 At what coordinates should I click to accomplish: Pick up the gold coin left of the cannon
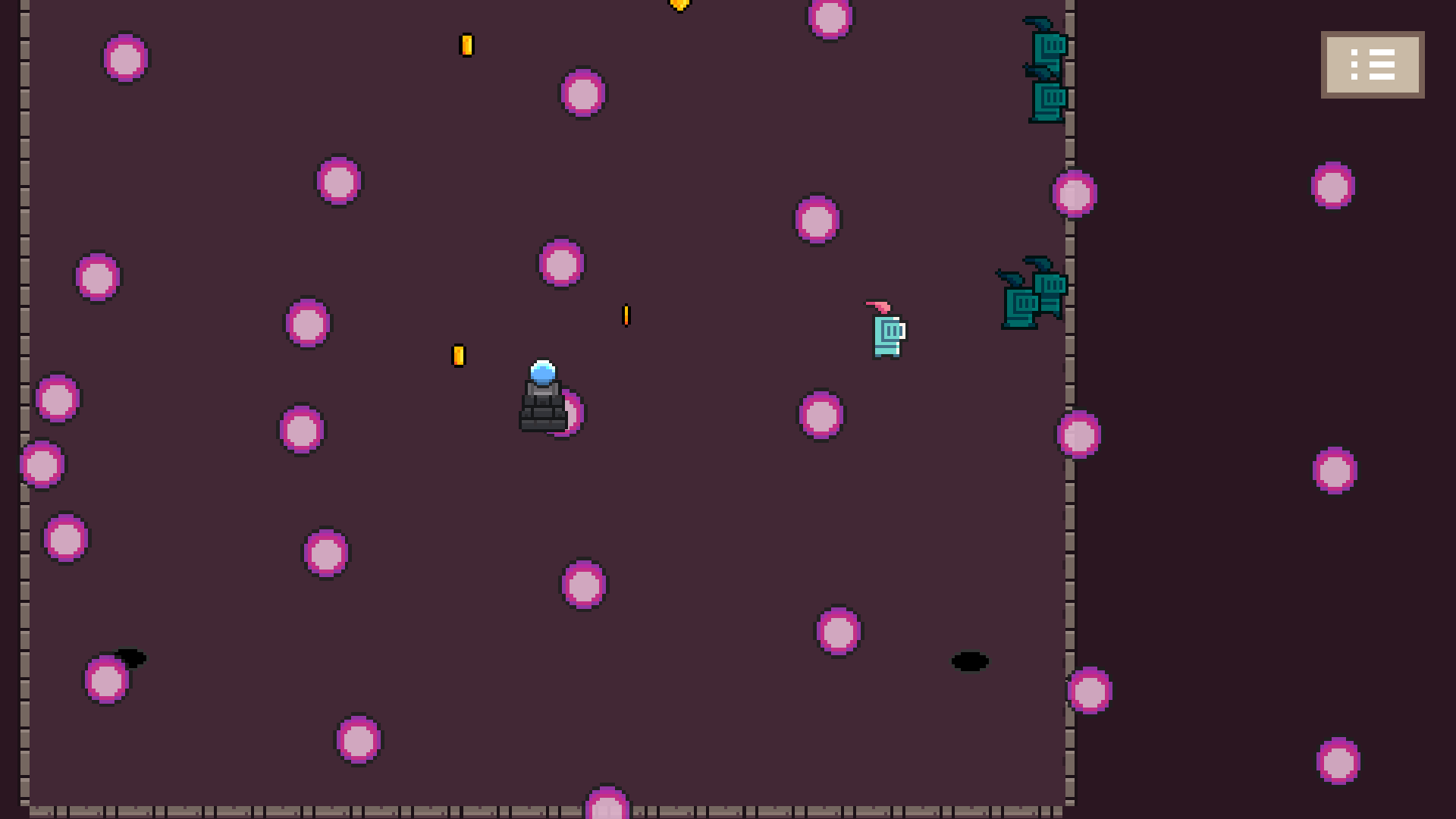[x=458, y=356]
